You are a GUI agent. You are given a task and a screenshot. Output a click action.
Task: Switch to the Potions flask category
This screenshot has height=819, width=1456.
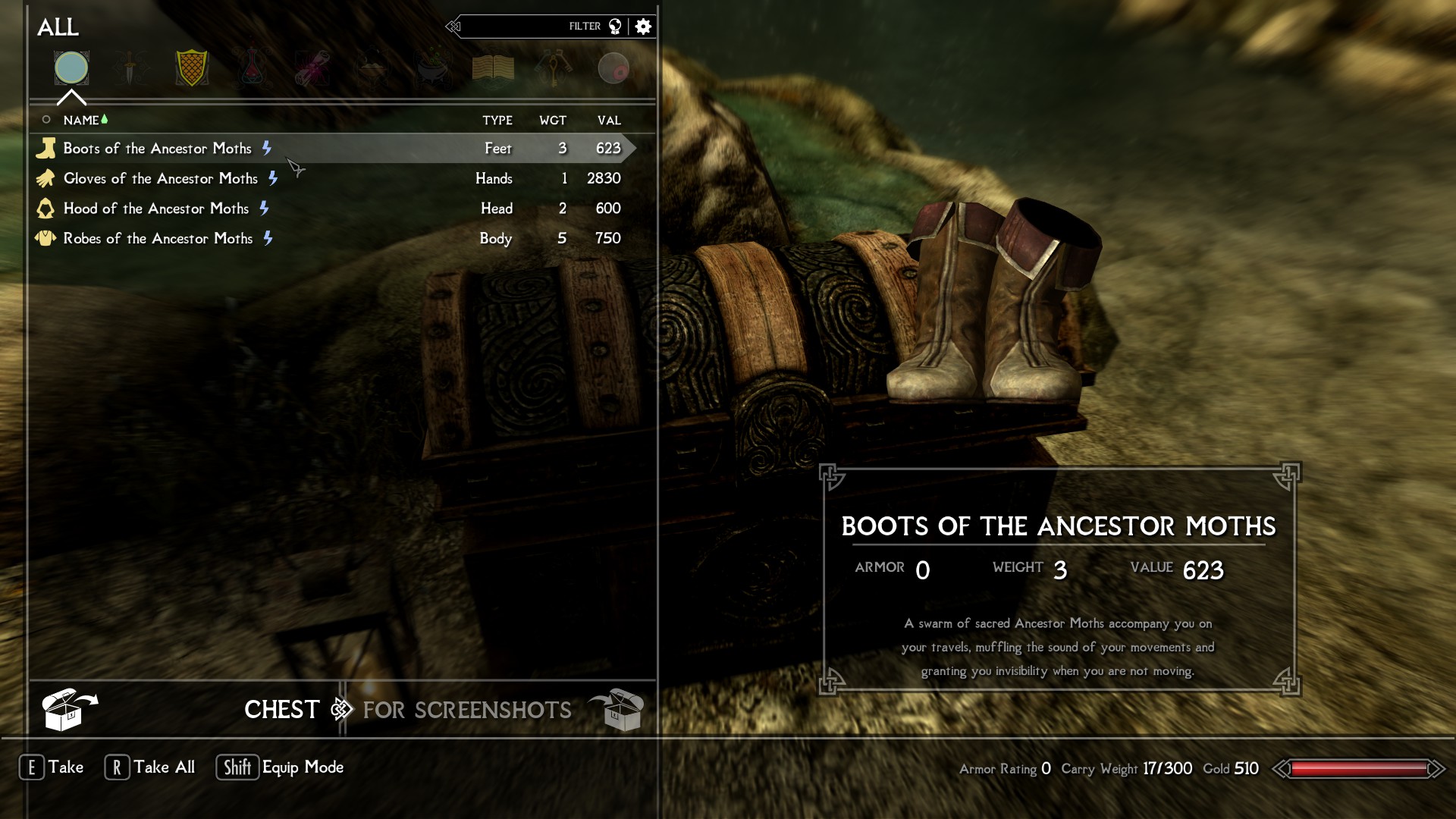[252, 68]
